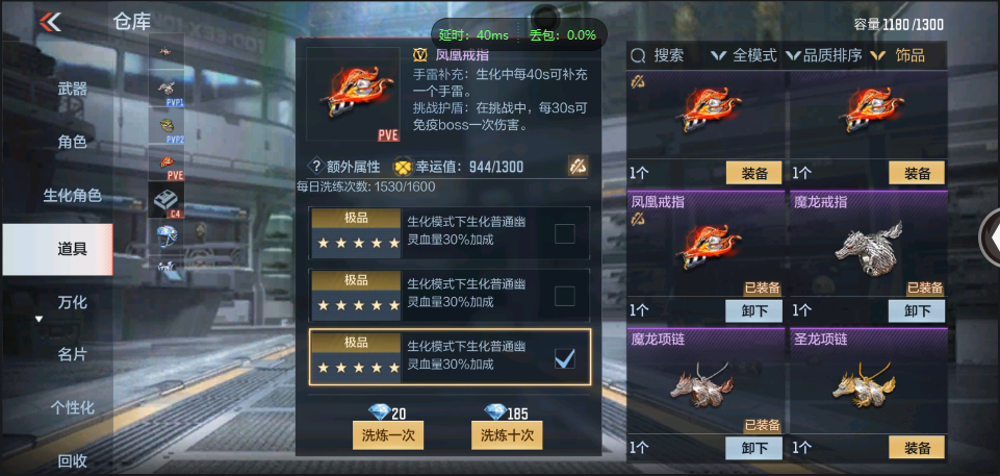Select the 魔龙戒指 dragon ring item

tap(866, 246)
